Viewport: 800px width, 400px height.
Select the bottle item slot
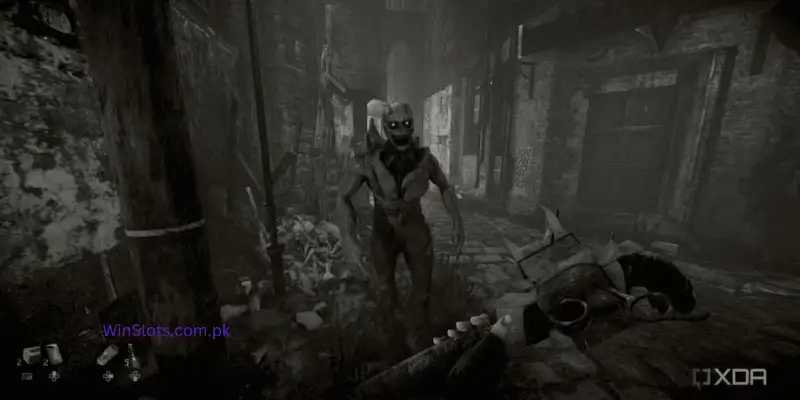133,355
